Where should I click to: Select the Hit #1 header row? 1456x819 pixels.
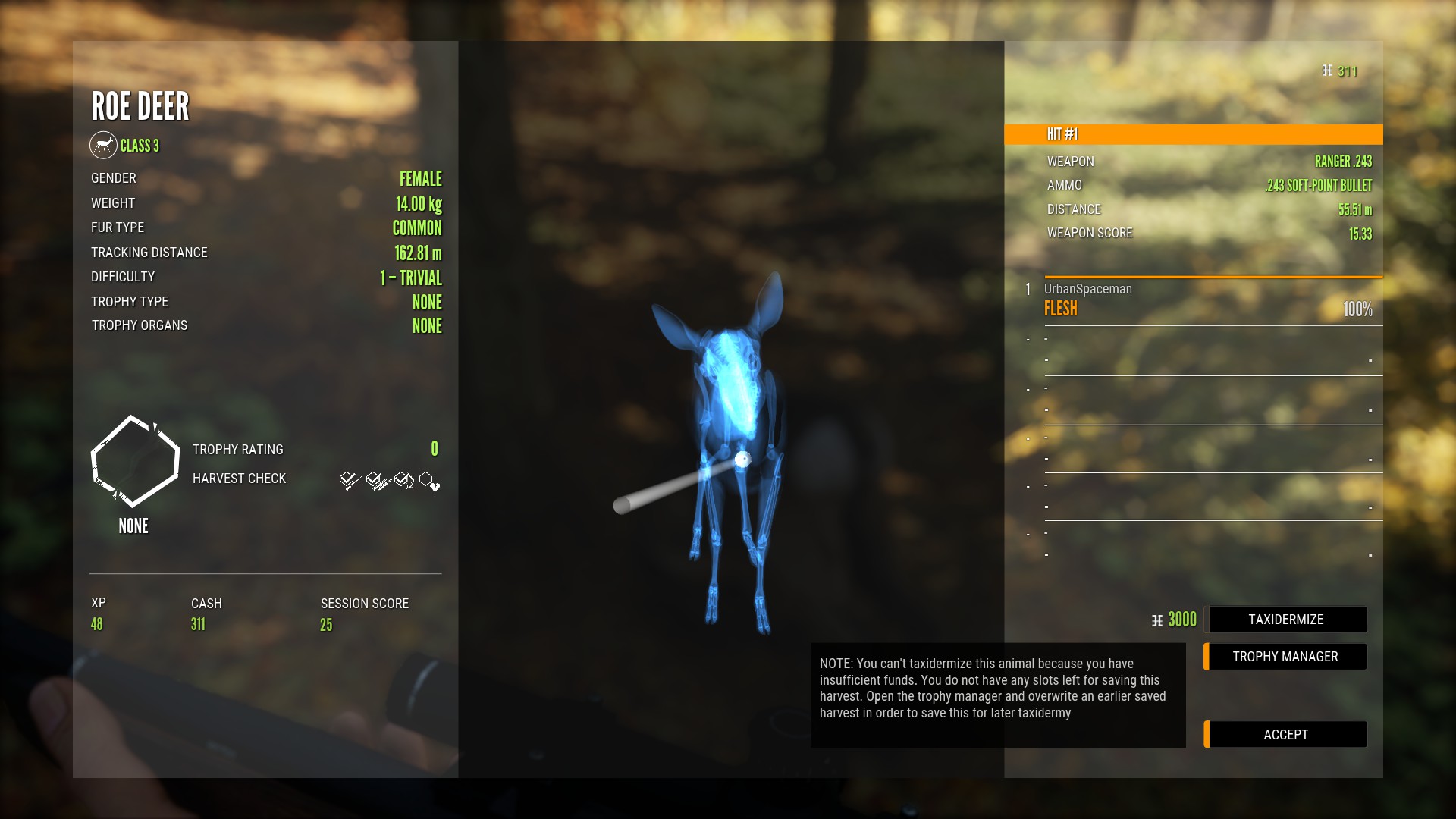[x=1193, y=134]
